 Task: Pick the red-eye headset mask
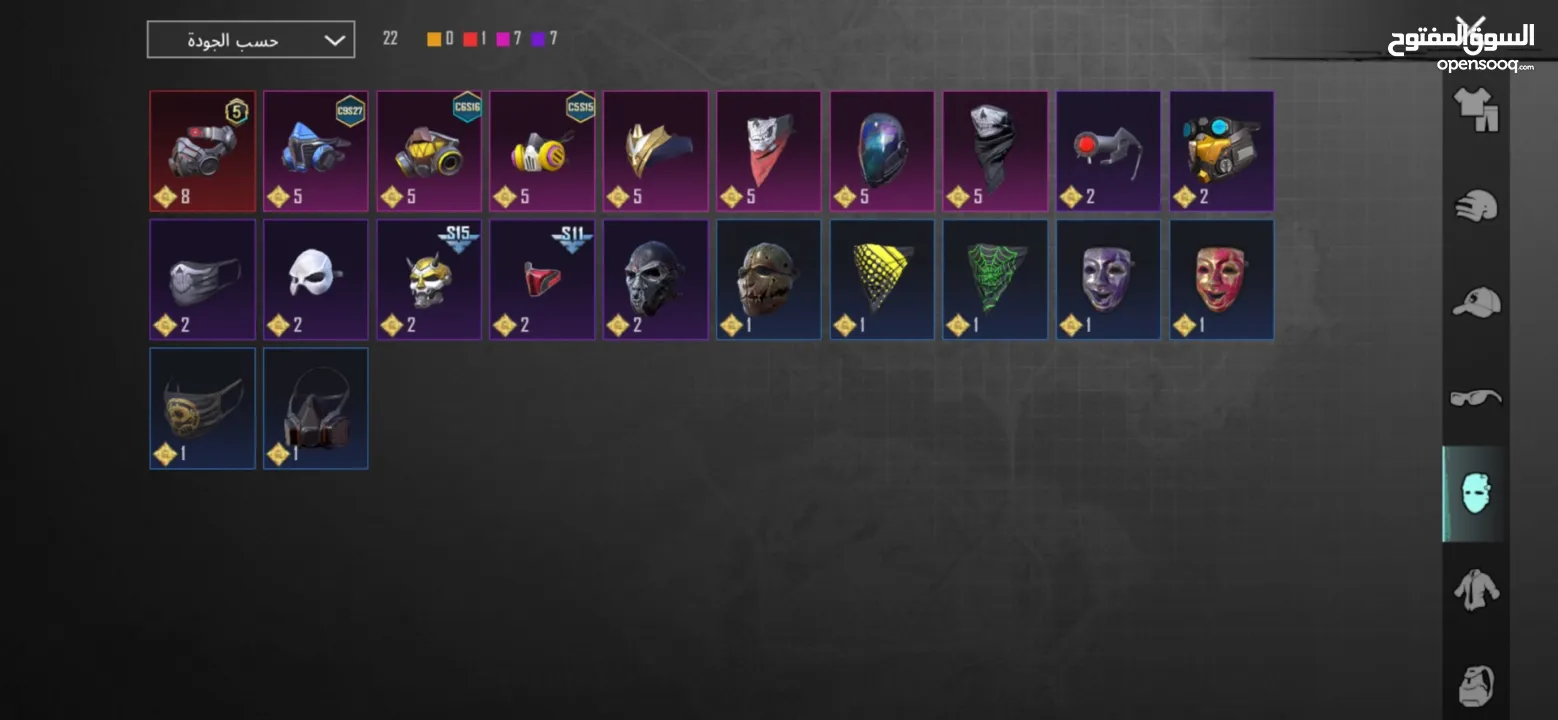pos(1108,151)
